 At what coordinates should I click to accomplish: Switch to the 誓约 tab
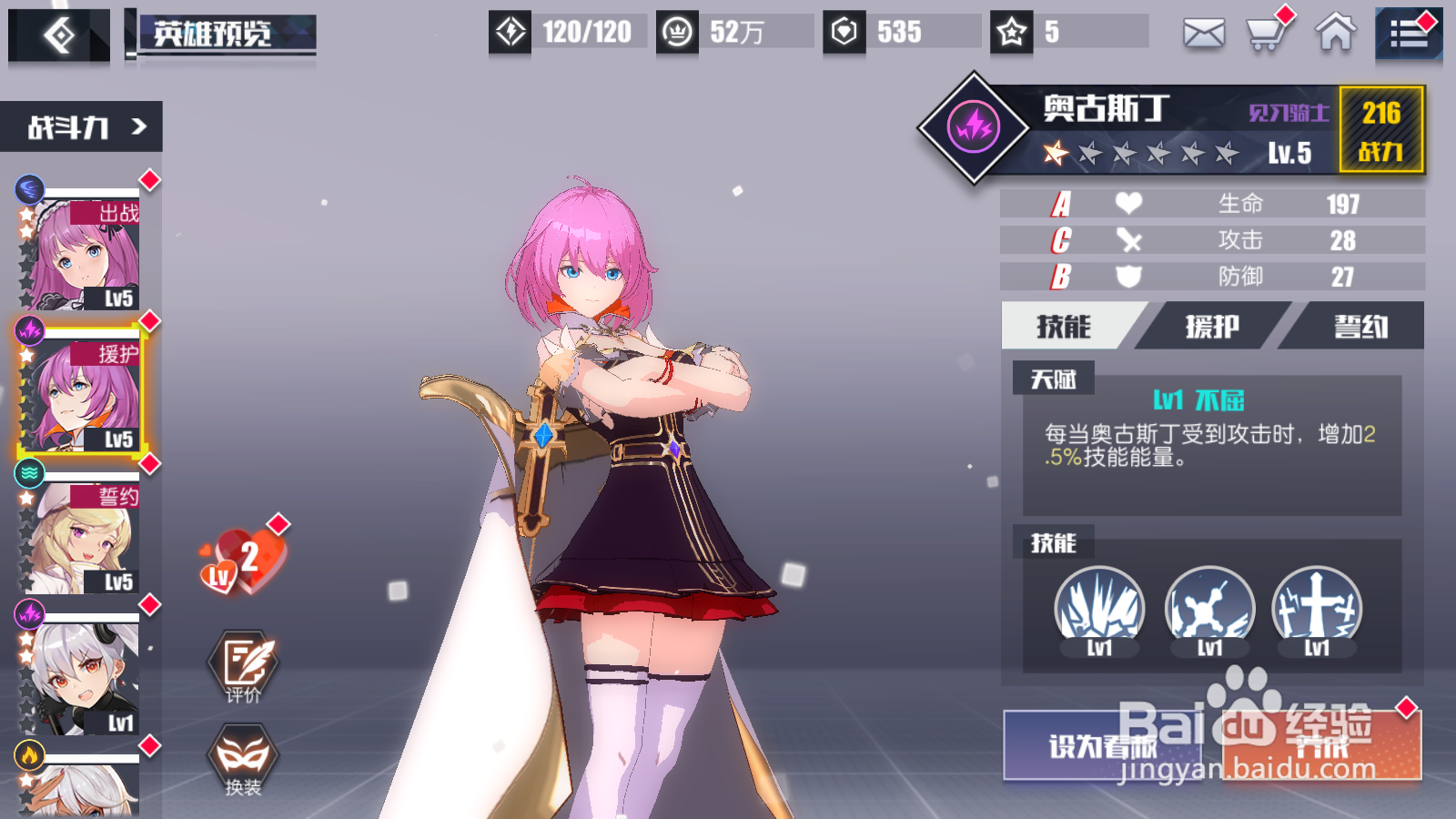click(x=1360, y=327)
